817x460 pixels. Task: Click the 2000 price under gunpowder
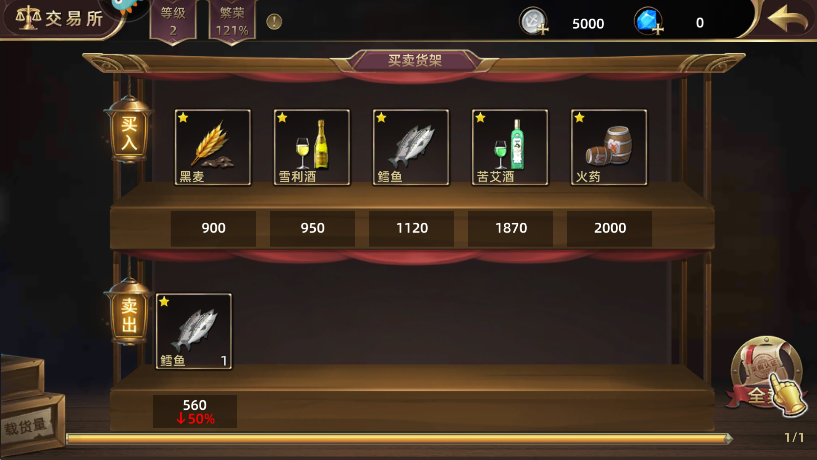609,228
